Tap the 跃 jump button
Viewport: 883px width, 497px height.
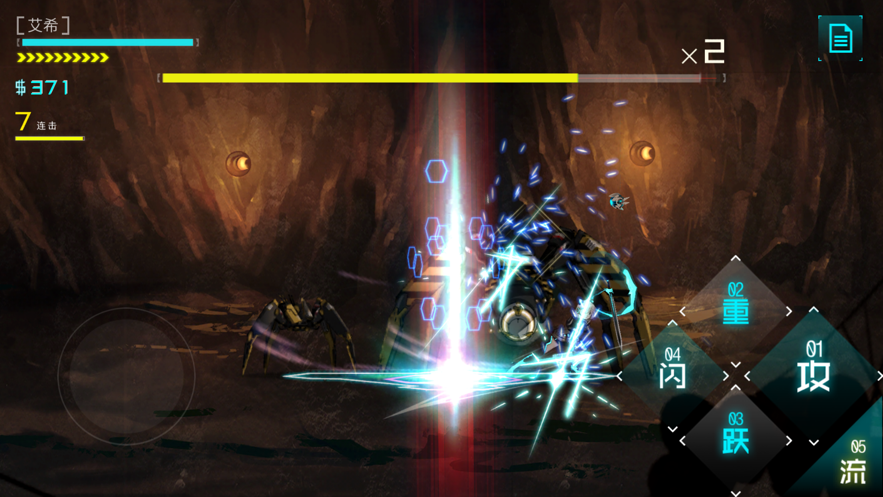[736, 439]
